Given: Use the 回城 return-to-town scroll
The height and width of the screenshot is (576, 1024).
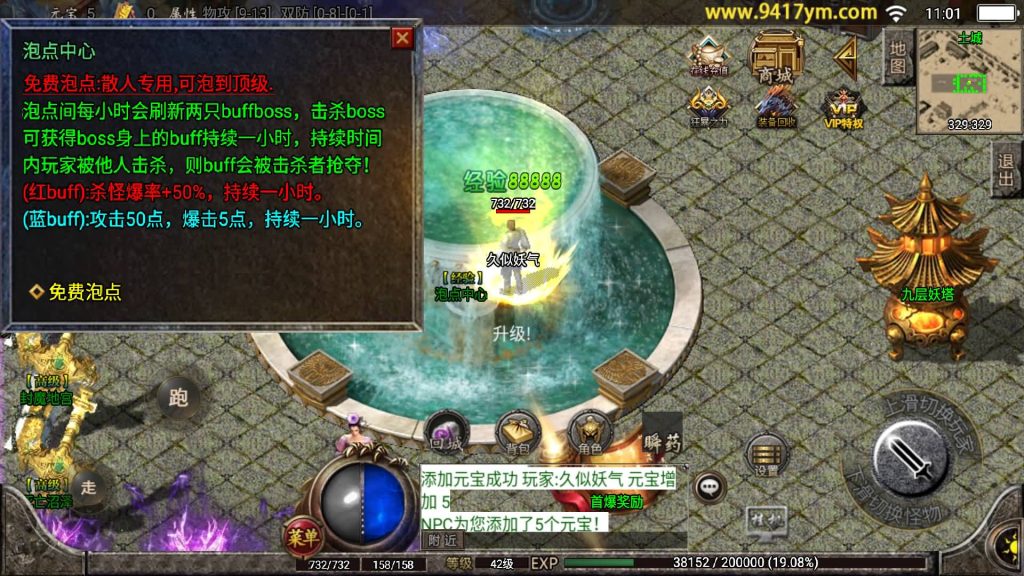Looking at the screenshot, I should (445, 431).
